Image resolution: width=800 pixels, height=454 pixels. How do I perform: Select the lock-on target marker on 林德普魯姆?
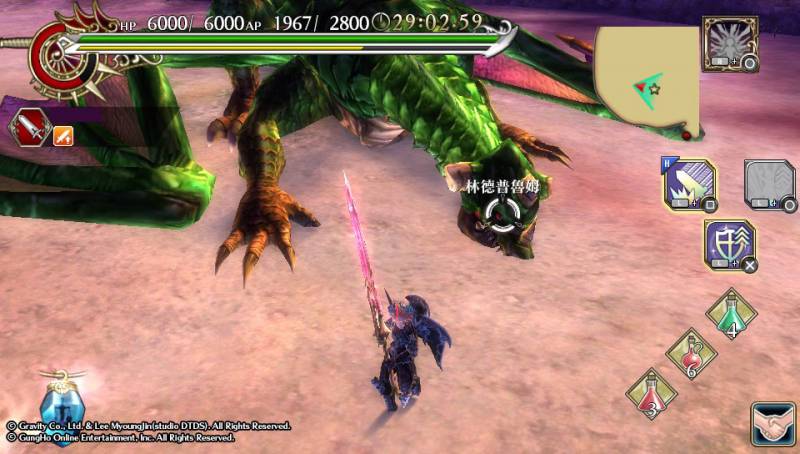(497, 212)
